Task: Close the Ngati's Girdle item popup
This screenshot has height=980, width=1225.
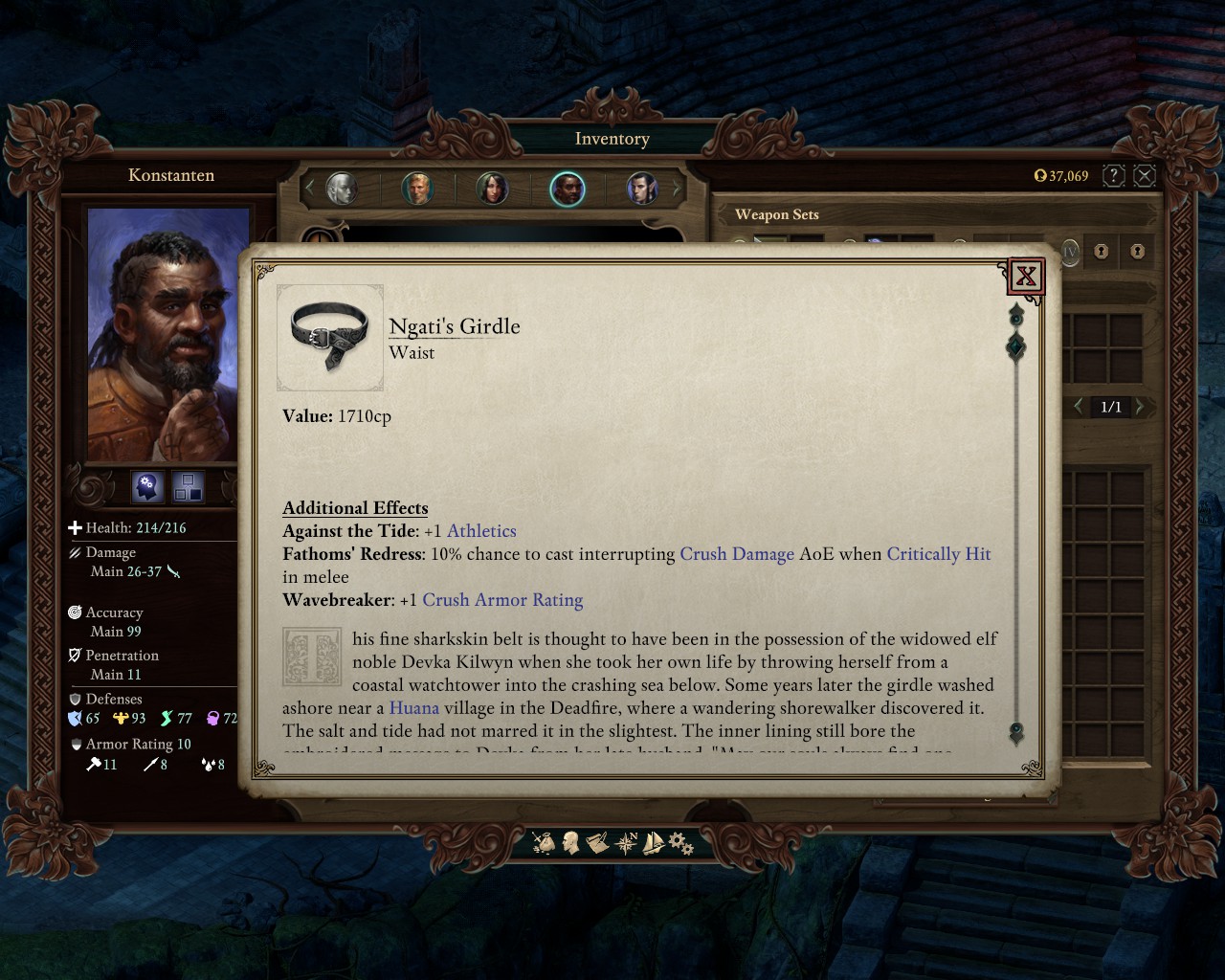Action: (1026, 277)
